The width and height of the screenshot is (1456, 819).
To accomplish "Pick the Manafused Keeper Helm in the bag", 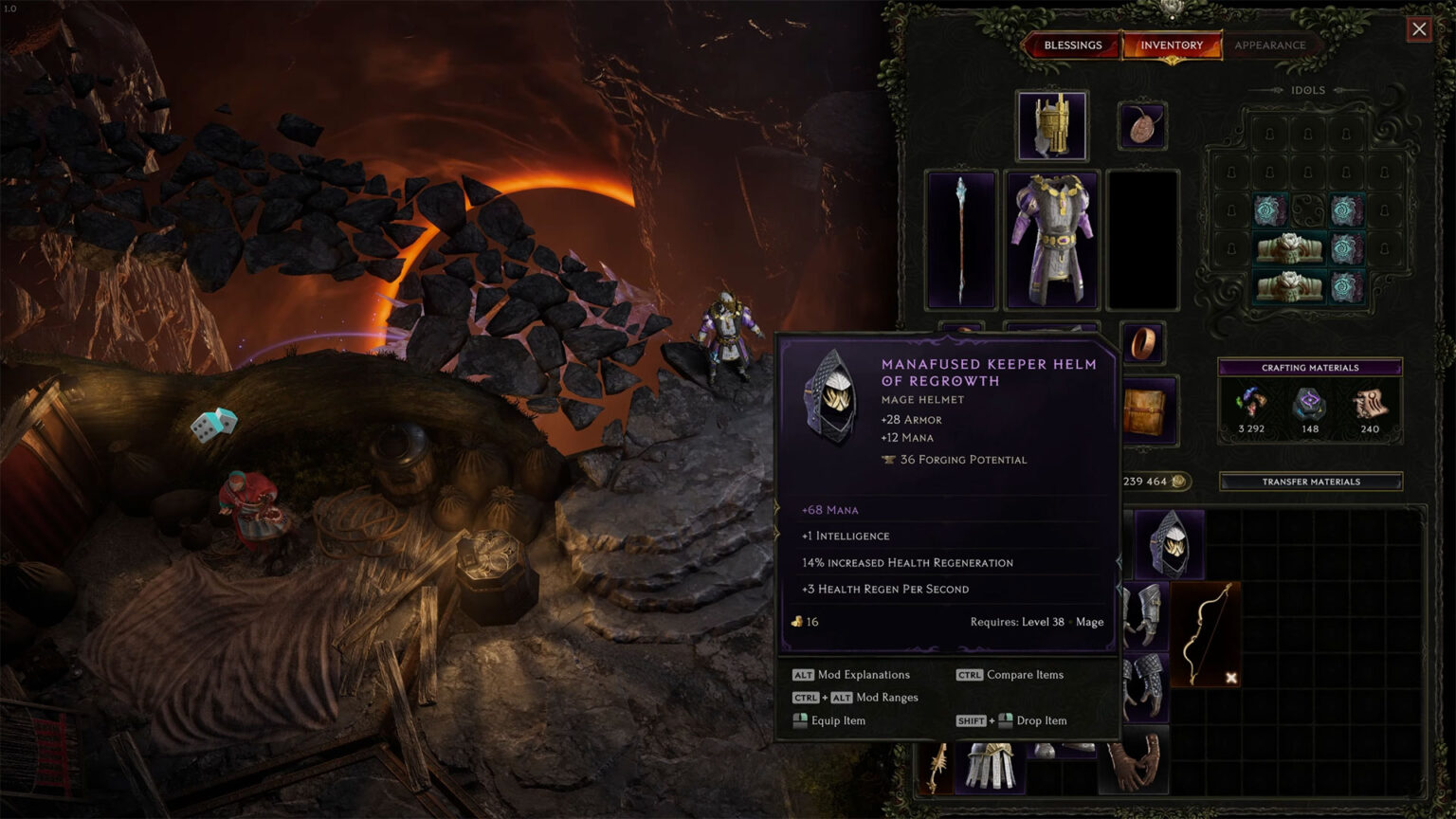I will [x=1170, y=544].
